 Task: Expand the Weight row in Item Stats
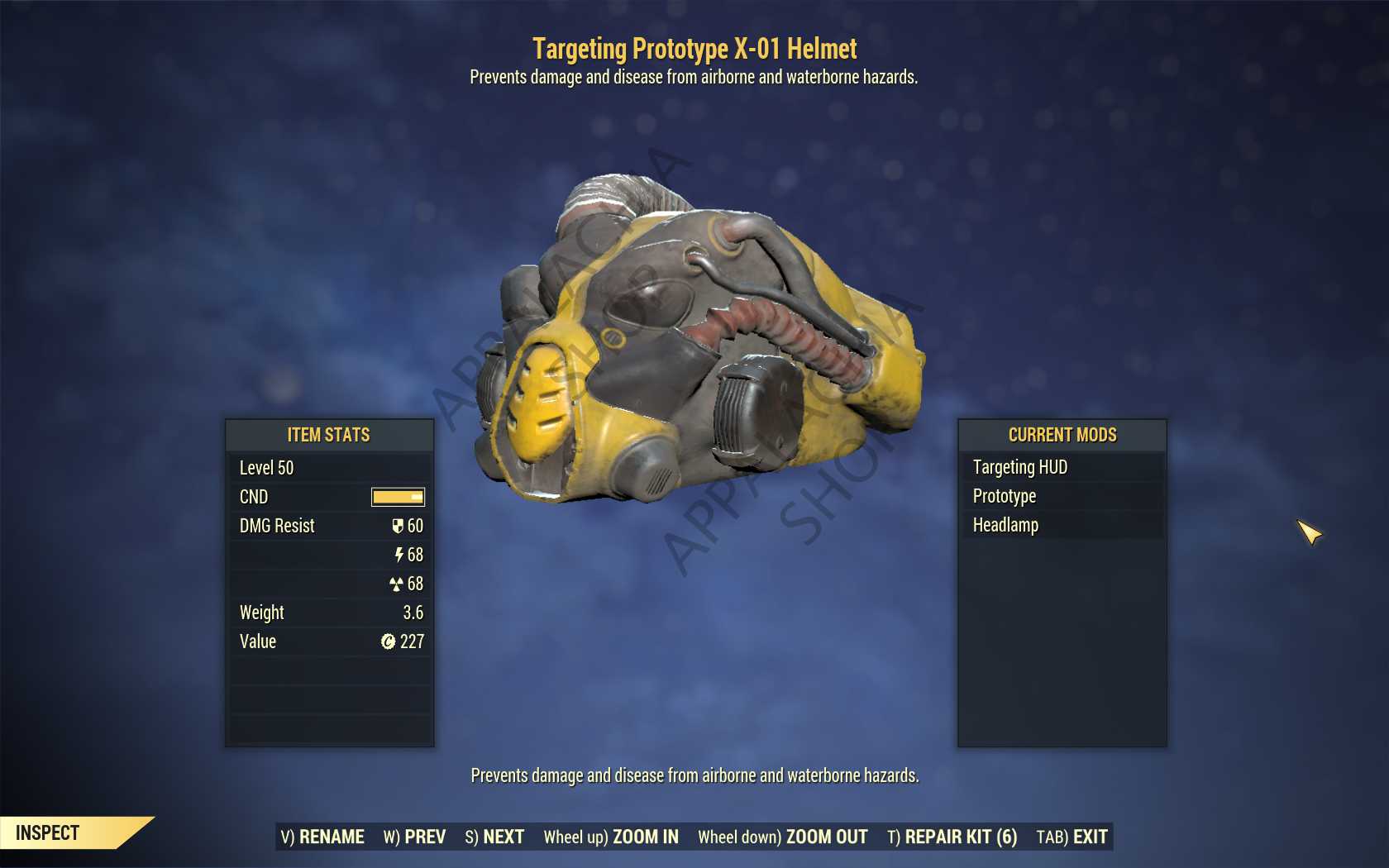click(329, 613)
